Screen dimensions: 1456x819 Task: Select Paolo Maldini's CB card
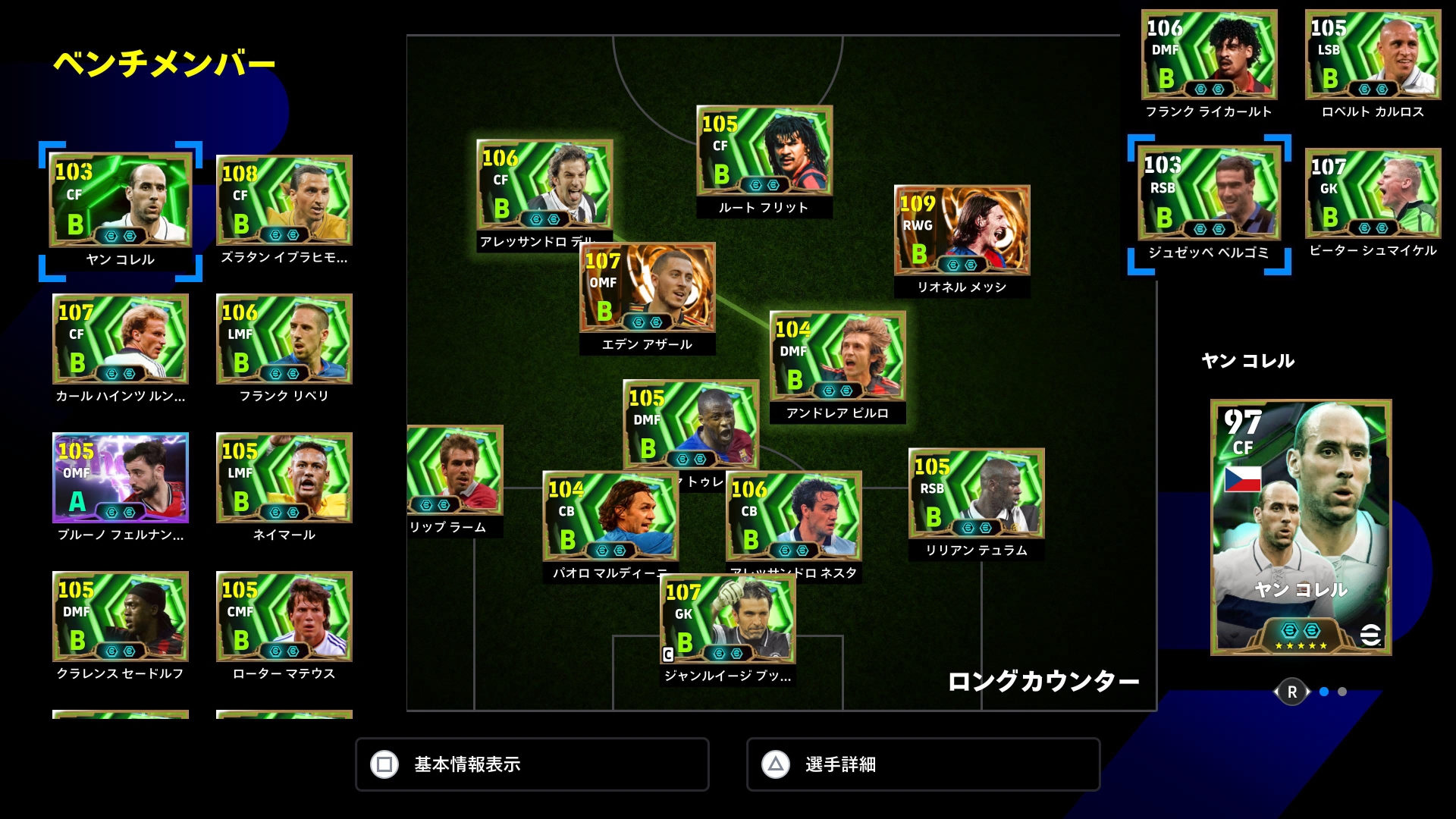[610, 516]
